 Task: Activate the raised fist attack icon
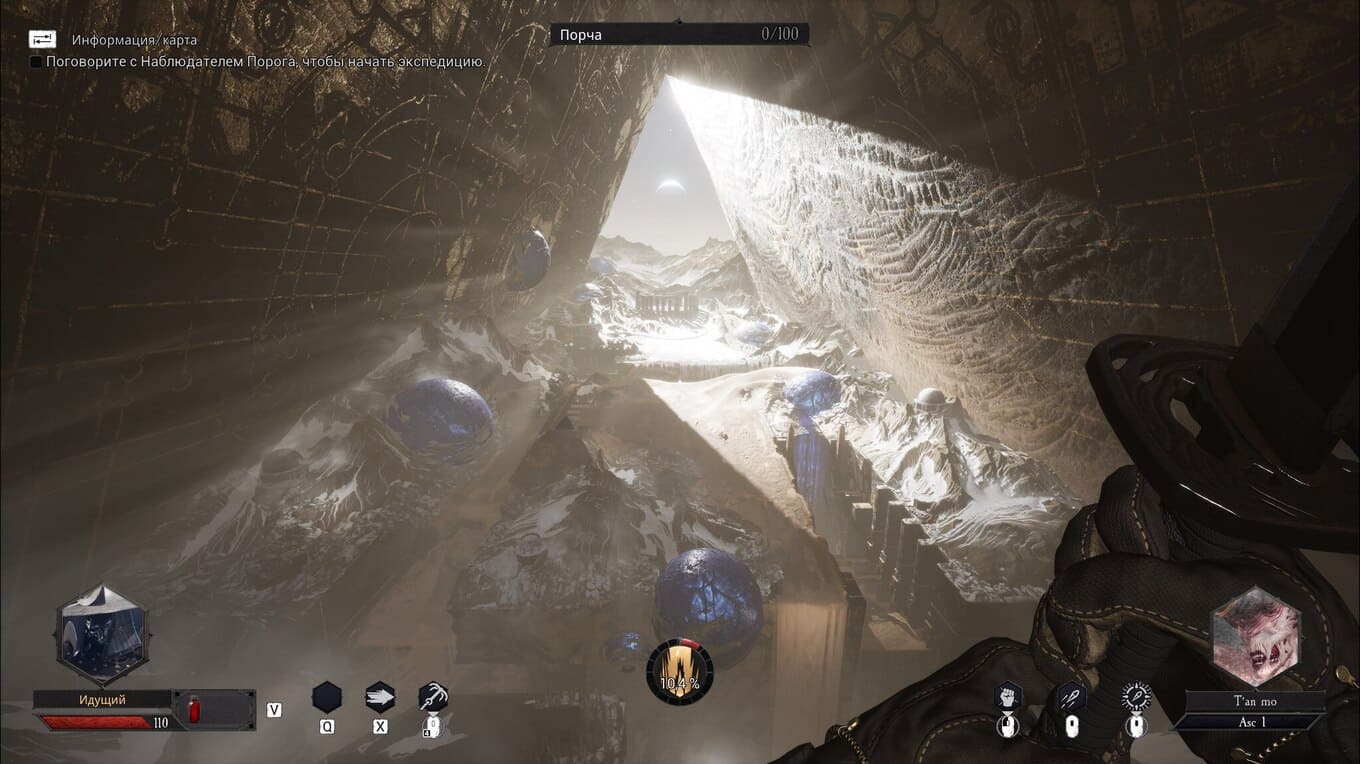point(1008,697)
